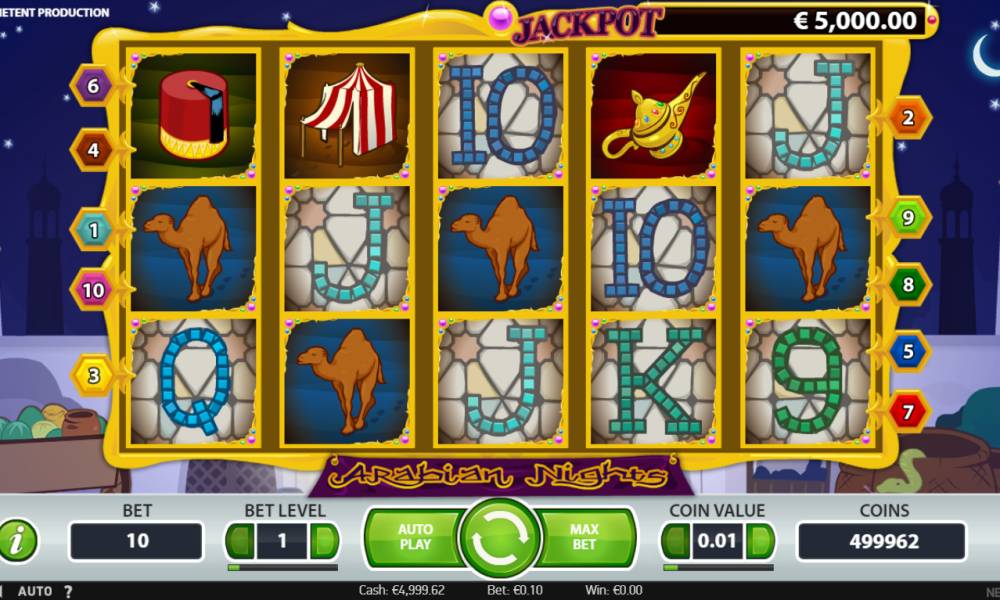Open the AUTO option in bottom bar
The width and height of the screenshot is (1000, 600).
[x=35, y=591]
